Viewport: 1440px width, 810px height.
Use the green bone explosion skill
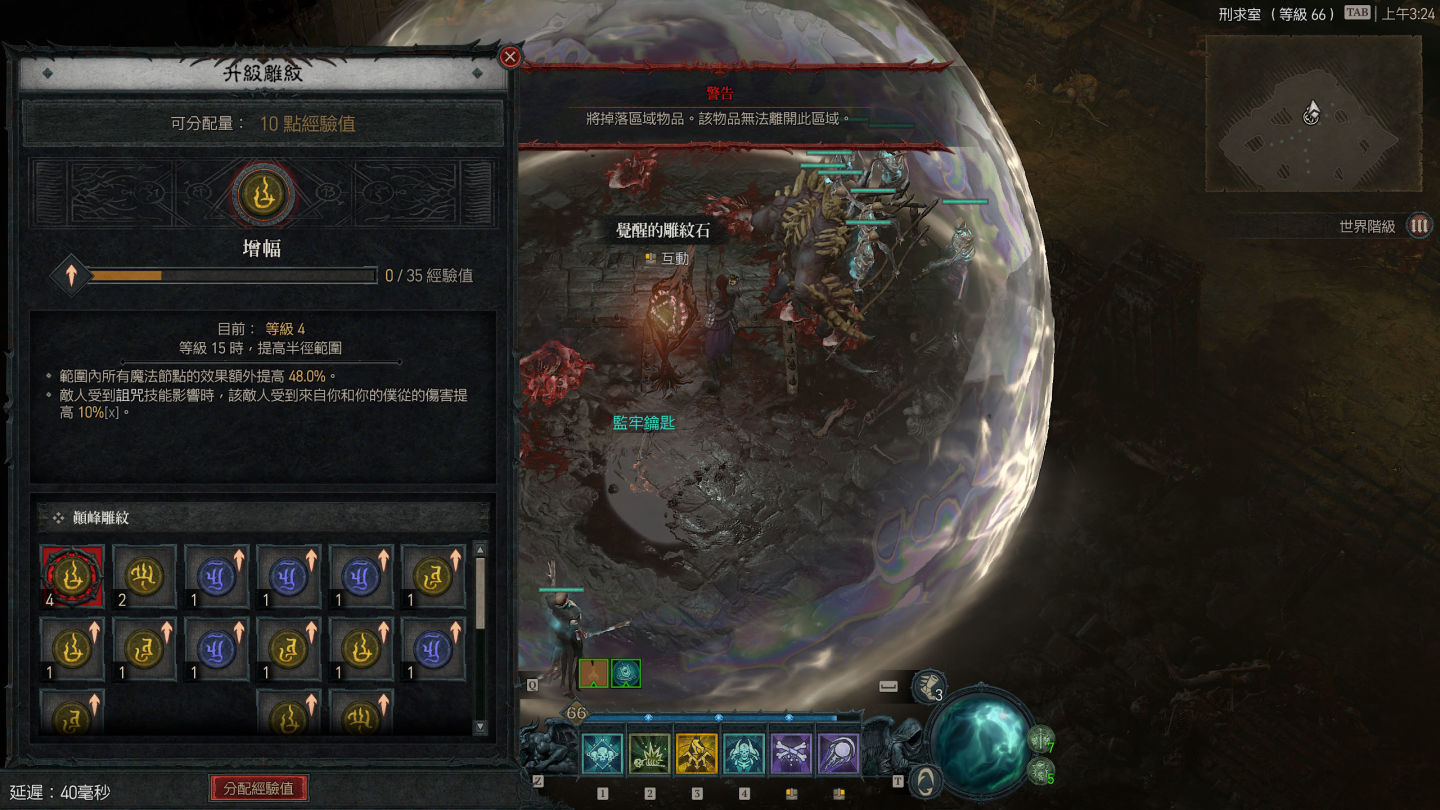(650, 754)
